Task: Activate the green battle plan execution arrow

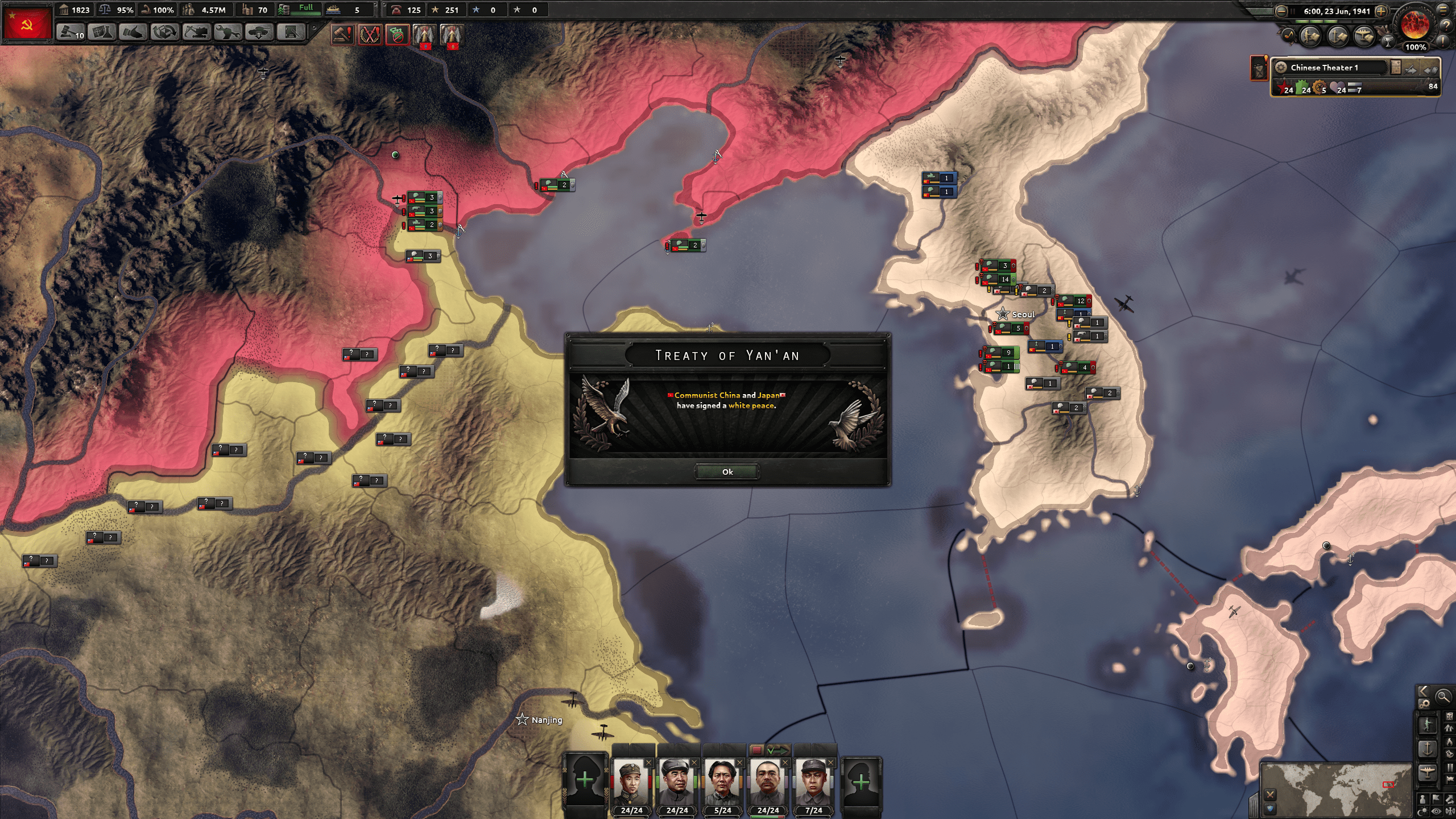Action: pyautogui.click(x=779, y=750)
